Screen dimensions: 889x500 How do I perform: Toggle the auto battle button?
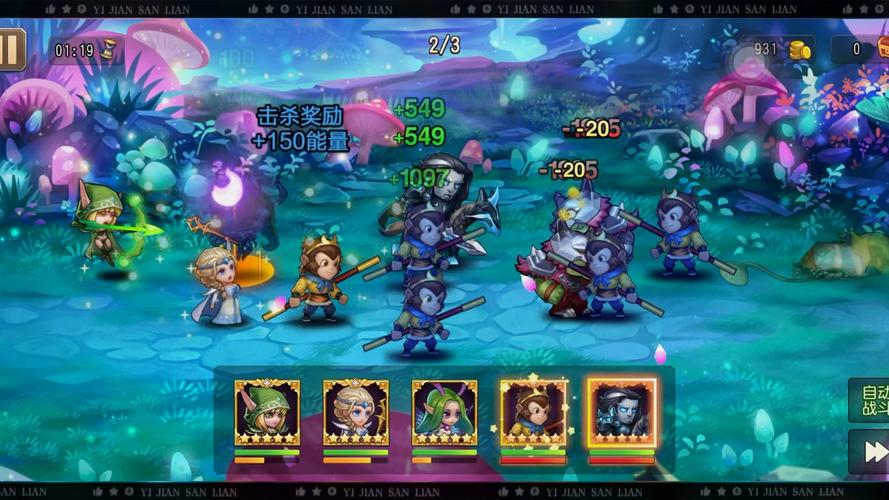(x=869, y=400)
